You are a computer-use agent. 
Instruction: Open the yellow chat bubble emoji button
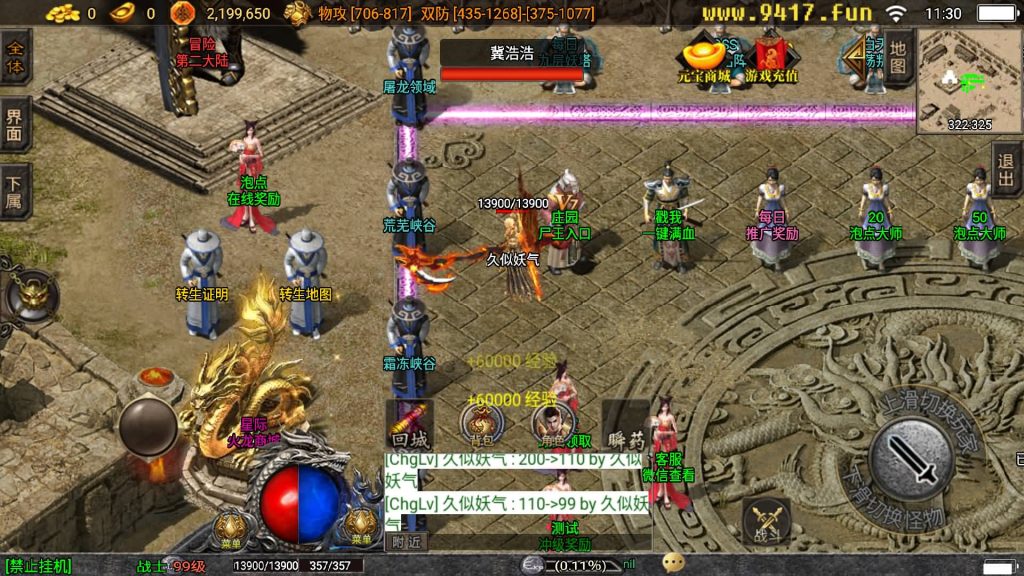tap(674, 563)
